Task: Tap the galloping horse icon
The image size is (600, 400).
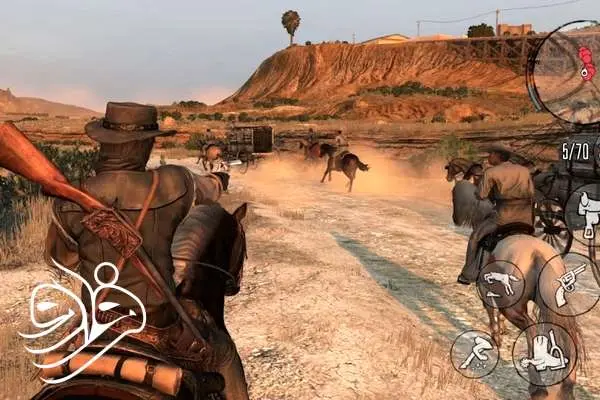Action: pyautogui.click(x=500, y=284)
